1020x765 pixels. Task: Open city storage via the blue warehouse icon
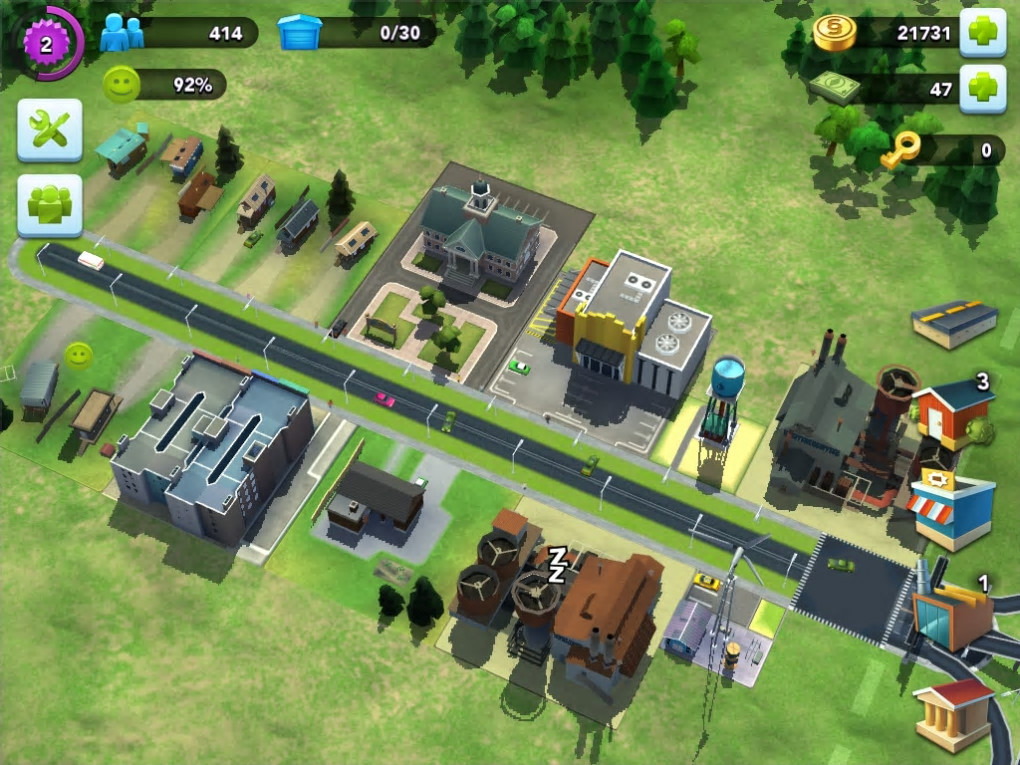click(299, 33)
